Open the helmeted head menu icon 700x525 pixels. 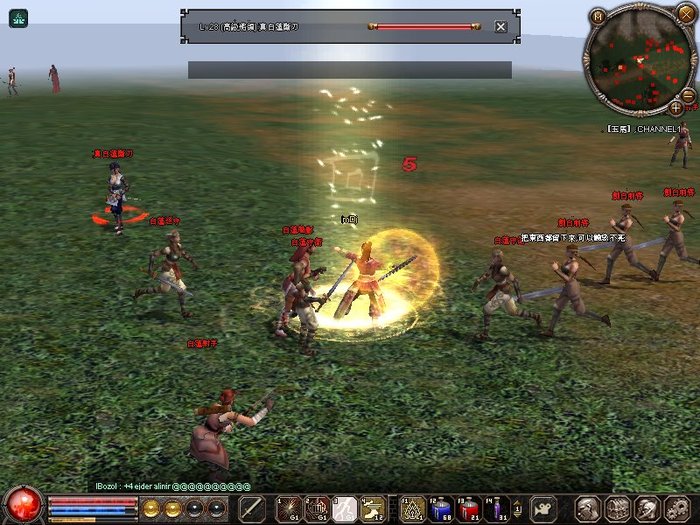coord(648,507)
